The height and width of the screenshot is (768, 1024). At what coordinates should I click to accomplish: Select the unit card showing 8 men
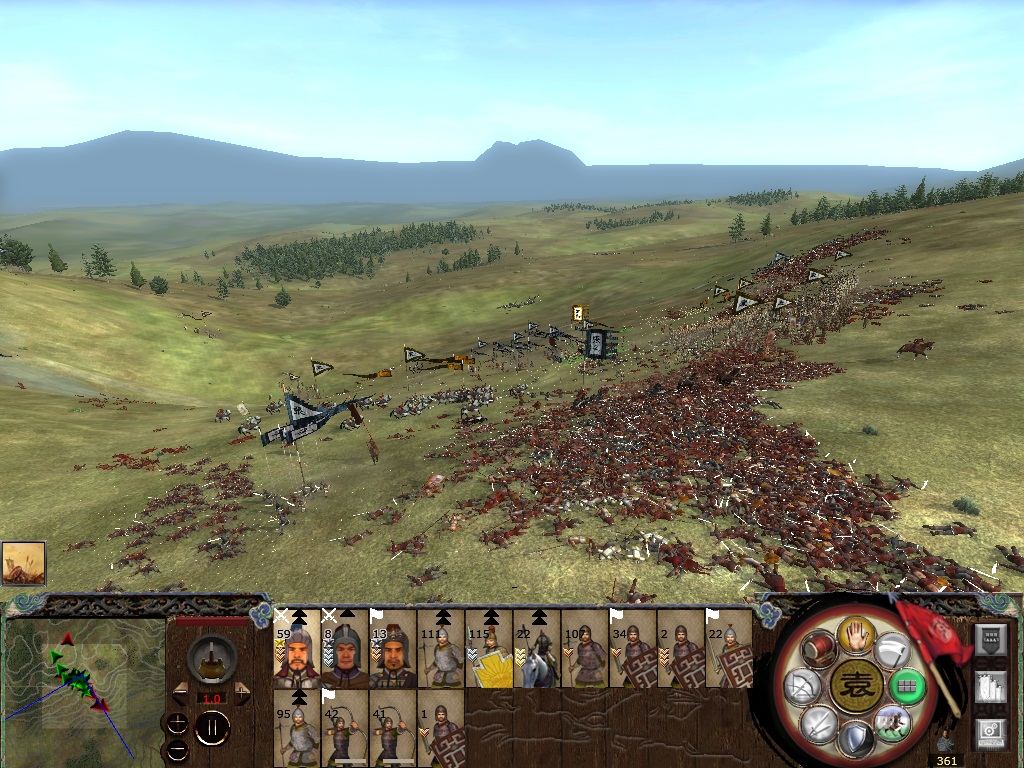click(x=345, y=650)
